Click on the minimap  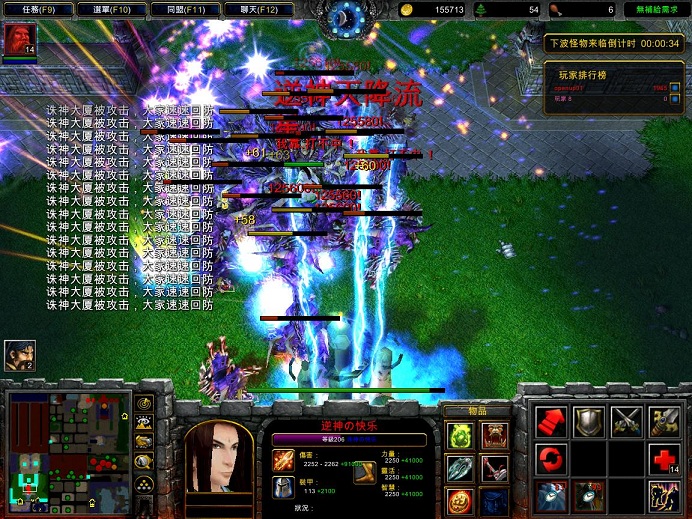tap(67, 450)
